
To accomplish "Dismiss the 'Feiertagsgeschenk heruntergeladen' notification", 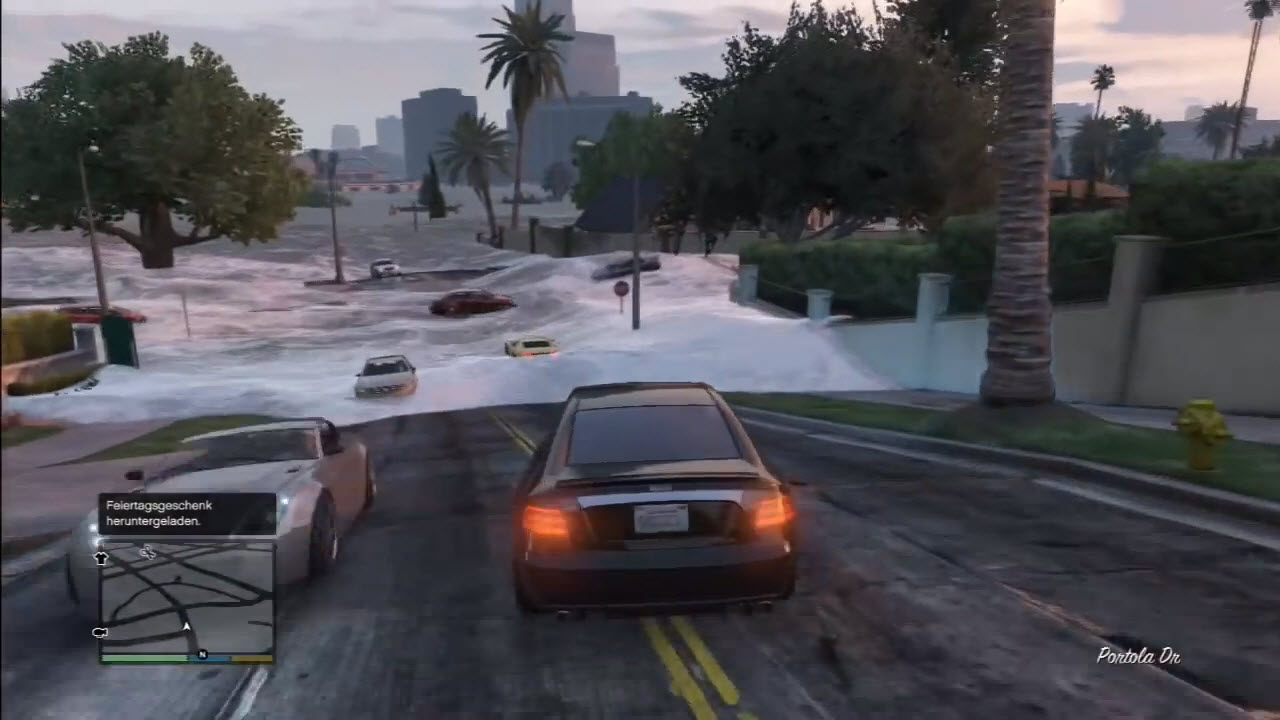I will click(185, 512).
